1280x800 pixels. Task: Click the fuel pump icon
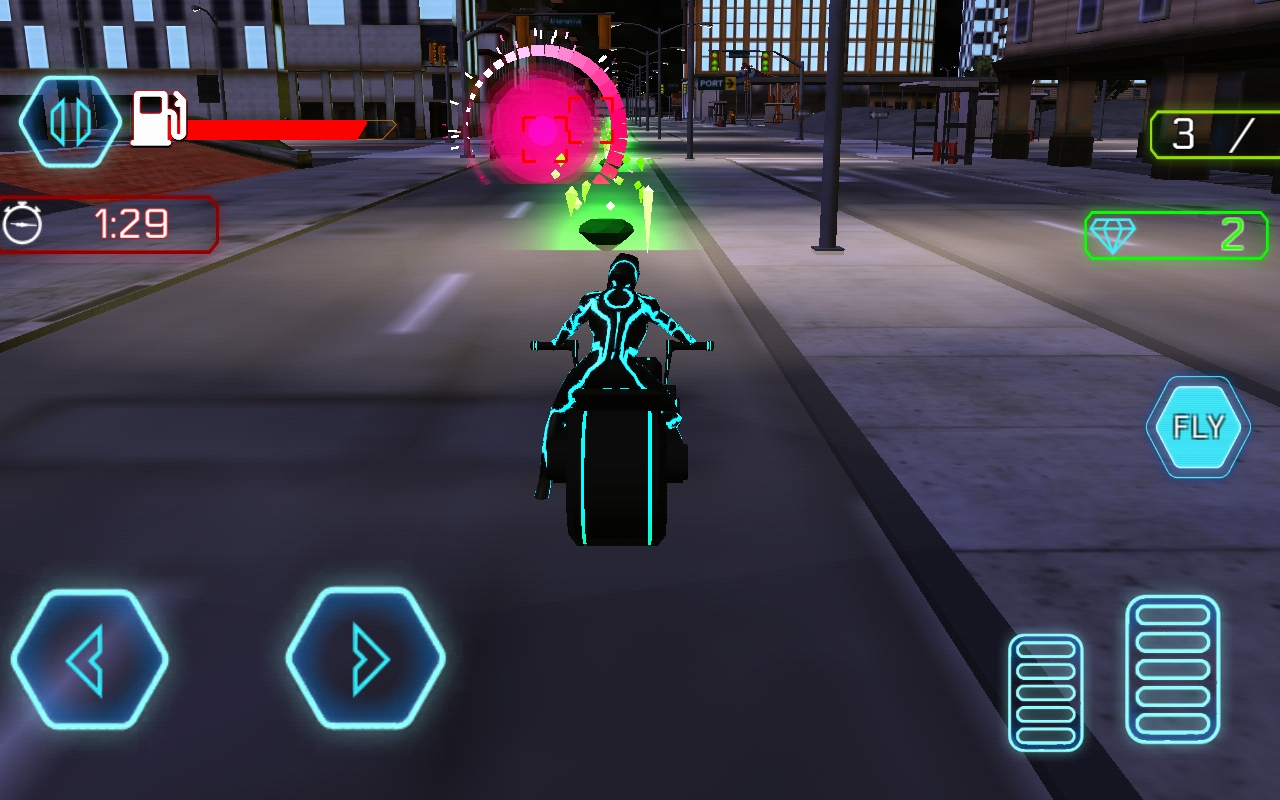click(156, 120)
